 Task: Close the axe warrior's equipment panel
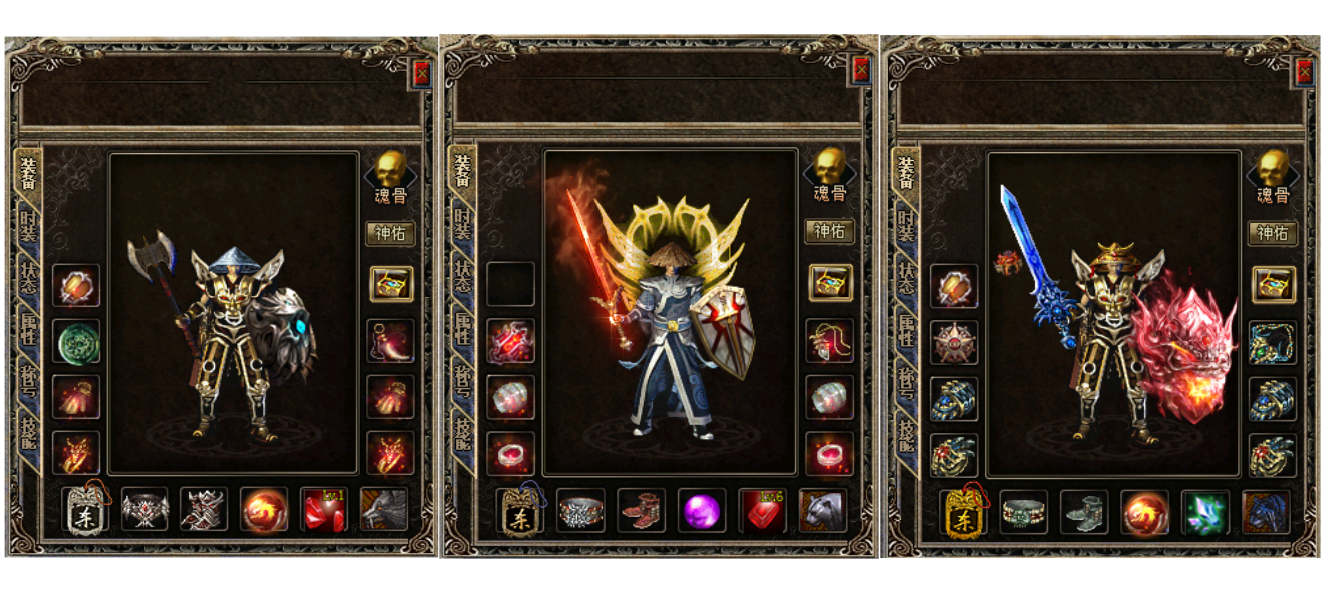tap(421, 73)
